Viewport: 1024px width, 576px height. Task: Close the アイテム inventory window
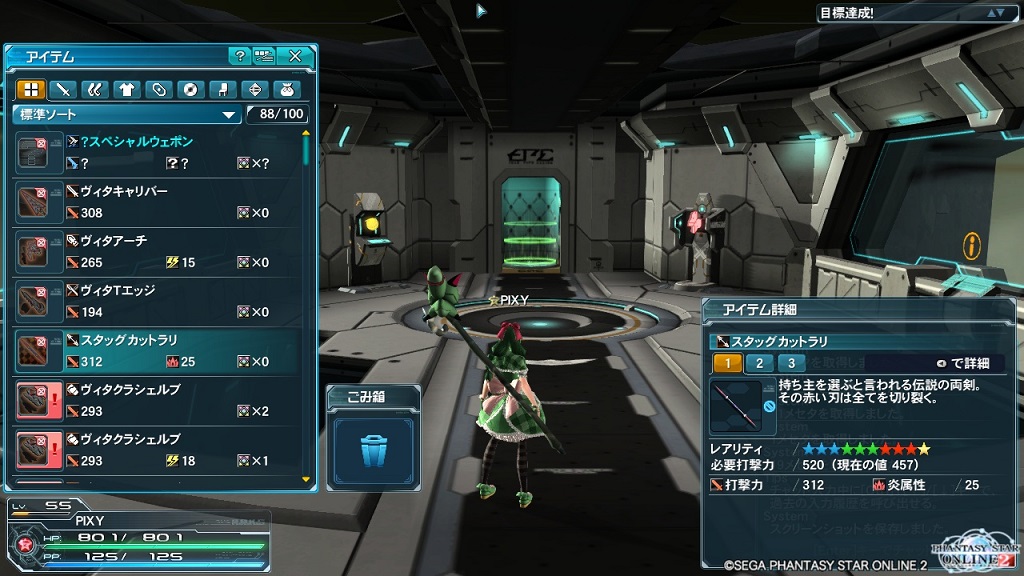pyautogui.click(x=295, y=57)
